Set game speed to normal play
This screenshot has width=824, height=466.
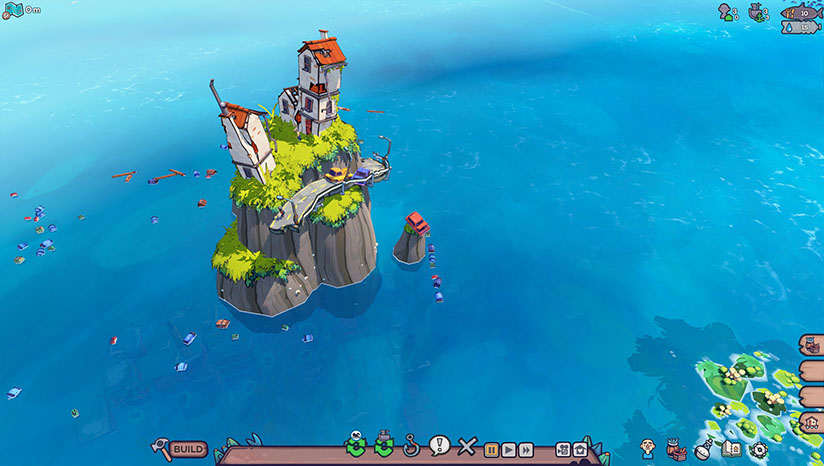(509, 450)
